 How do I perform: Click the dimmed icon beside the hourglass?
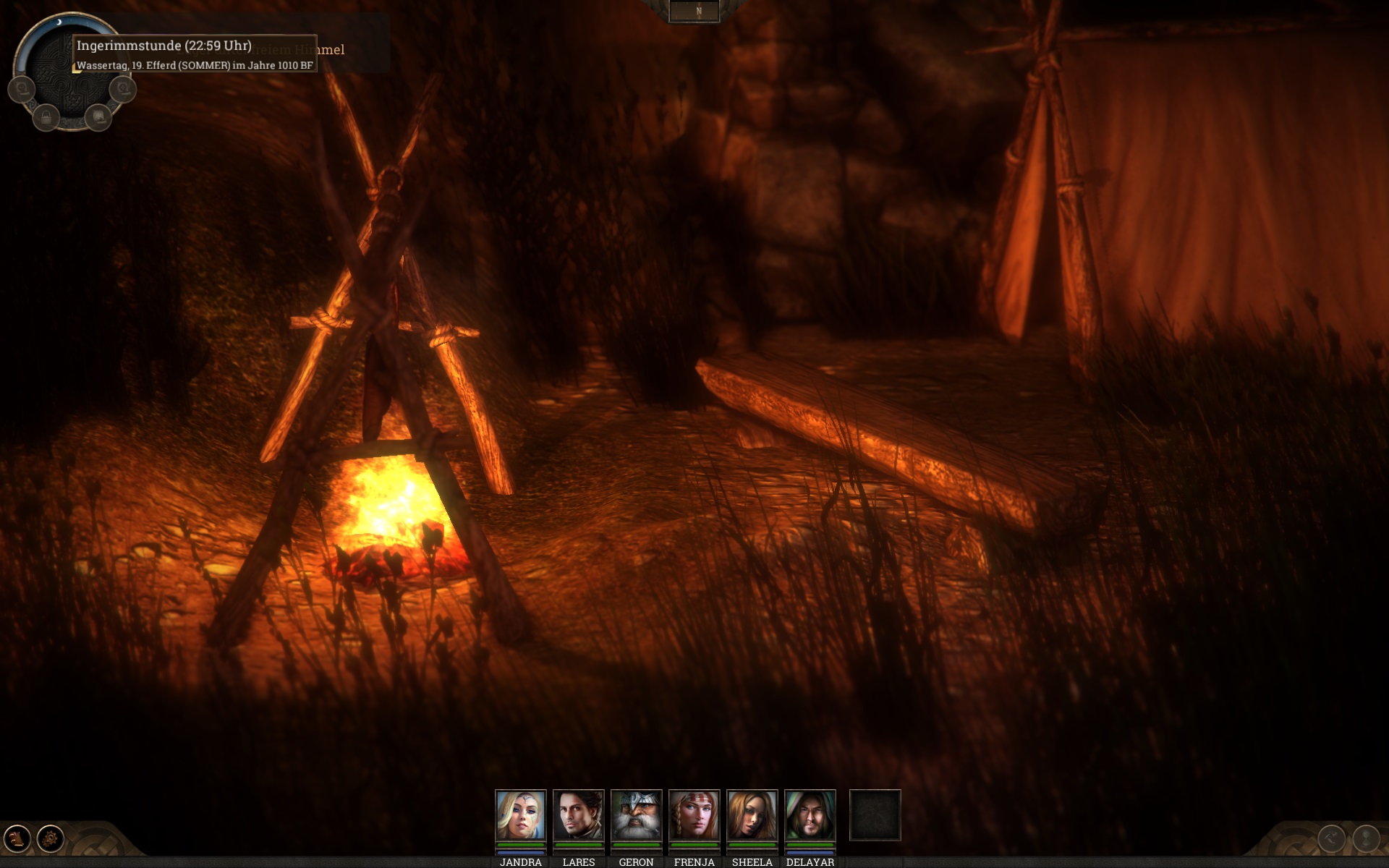(x=1331, y=838)
